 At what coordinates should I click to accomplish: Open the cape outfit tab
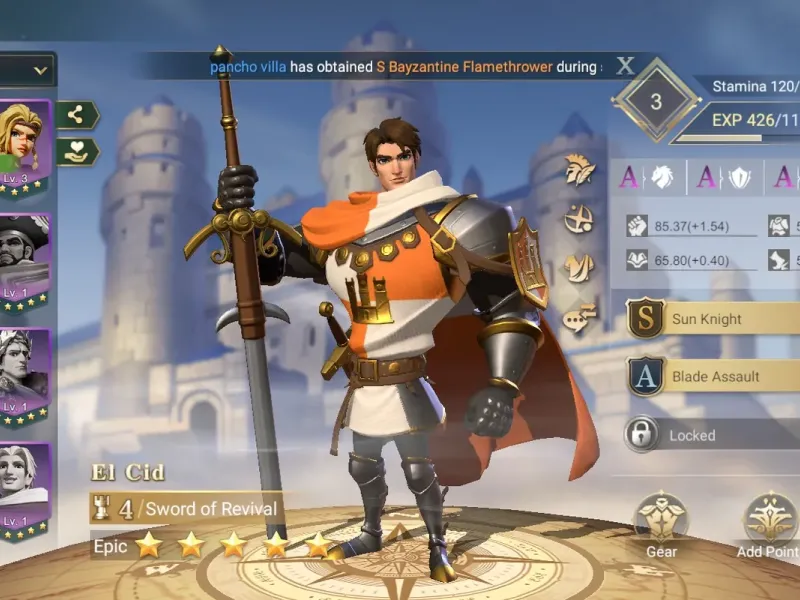580,267
